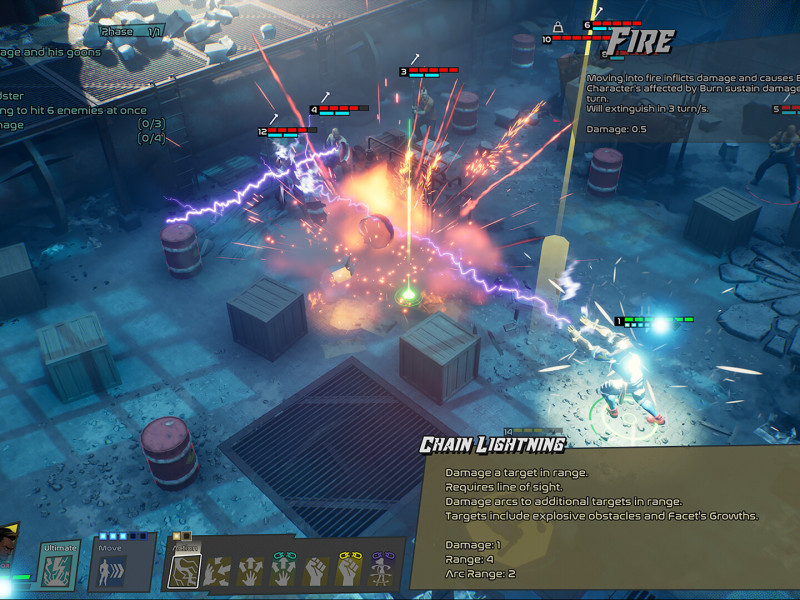Choose the highlighted Chain Lightning ability
Screen dimensions: 800x600
[184, 571]
